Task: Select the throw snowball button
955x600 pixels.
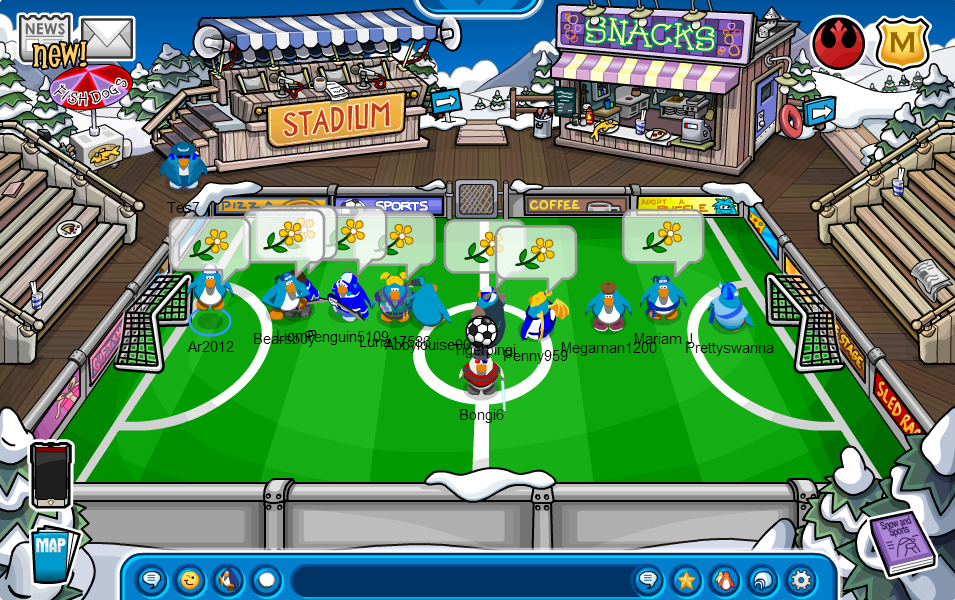Action: (x=266, y=580)
